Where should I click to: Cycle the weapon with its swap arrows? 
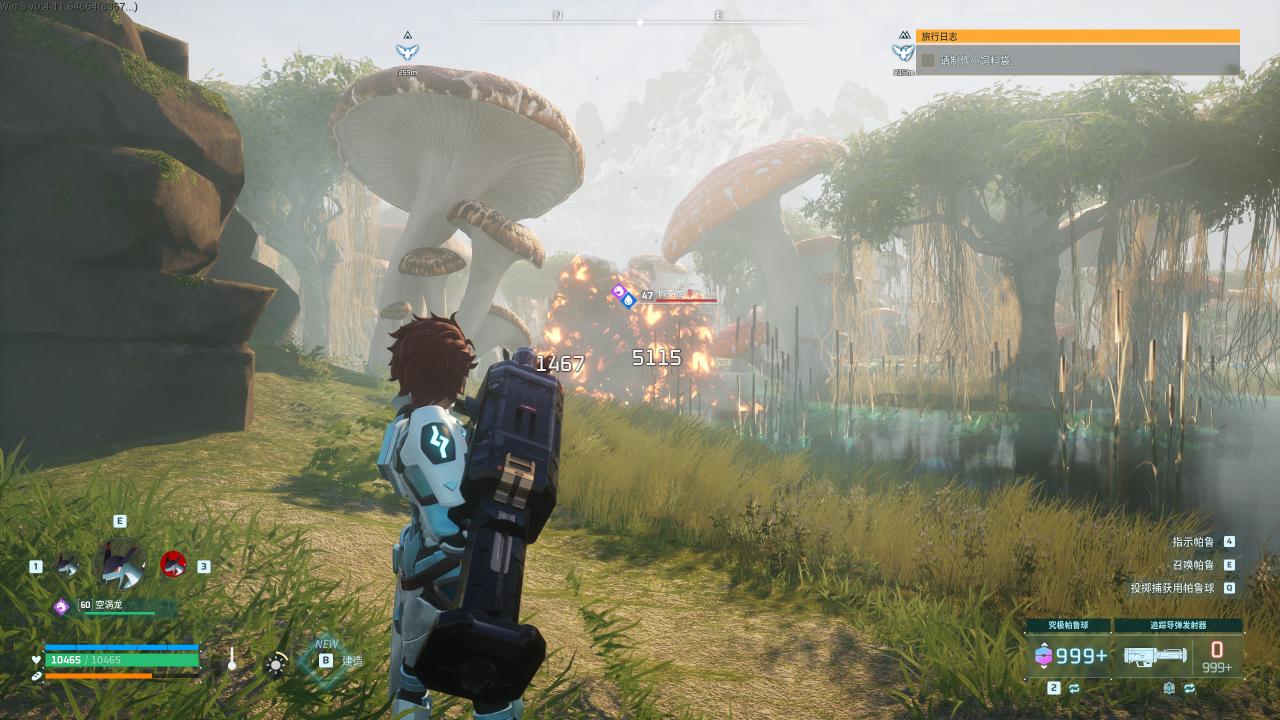pos(1189,688)
